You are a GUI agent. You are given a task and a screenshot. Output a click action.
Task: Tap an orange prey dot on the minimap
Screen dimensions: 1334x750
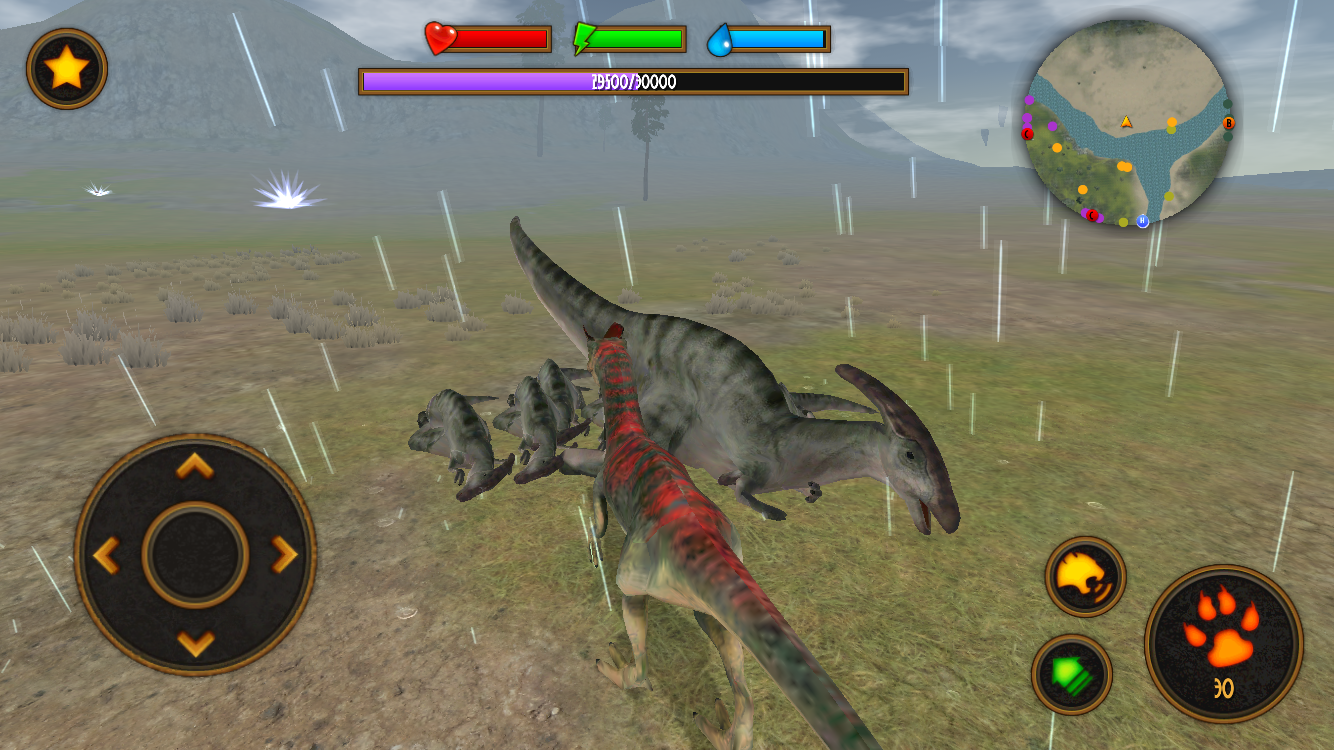point(1172,121)
